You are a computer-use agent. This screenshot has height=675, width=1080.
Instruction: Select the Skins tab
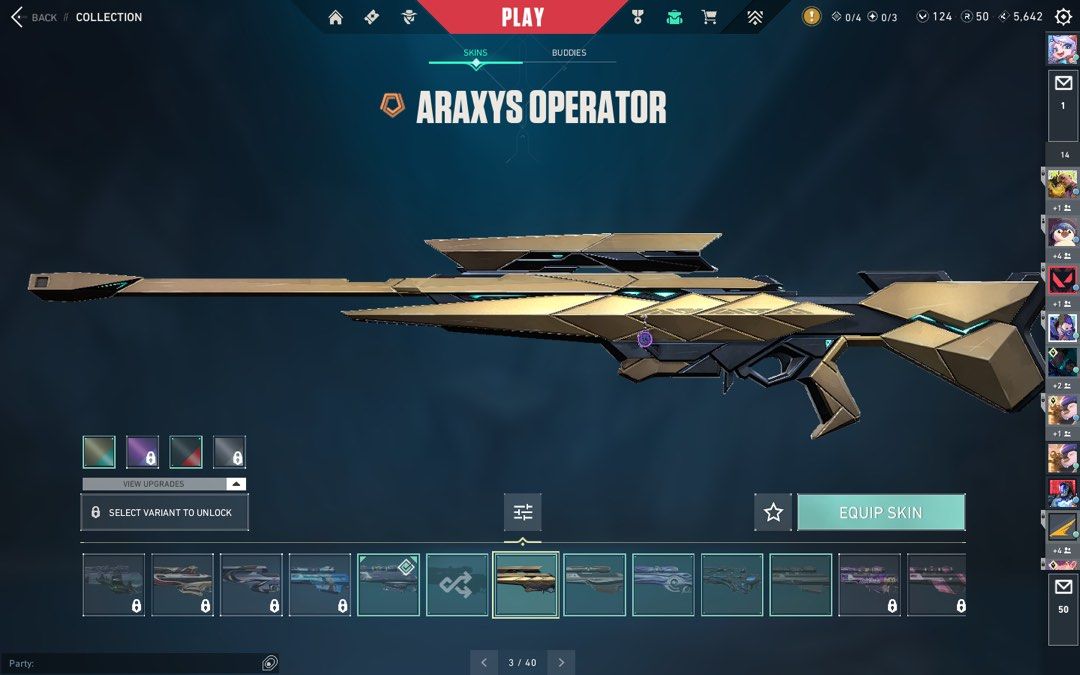(475, 53)
